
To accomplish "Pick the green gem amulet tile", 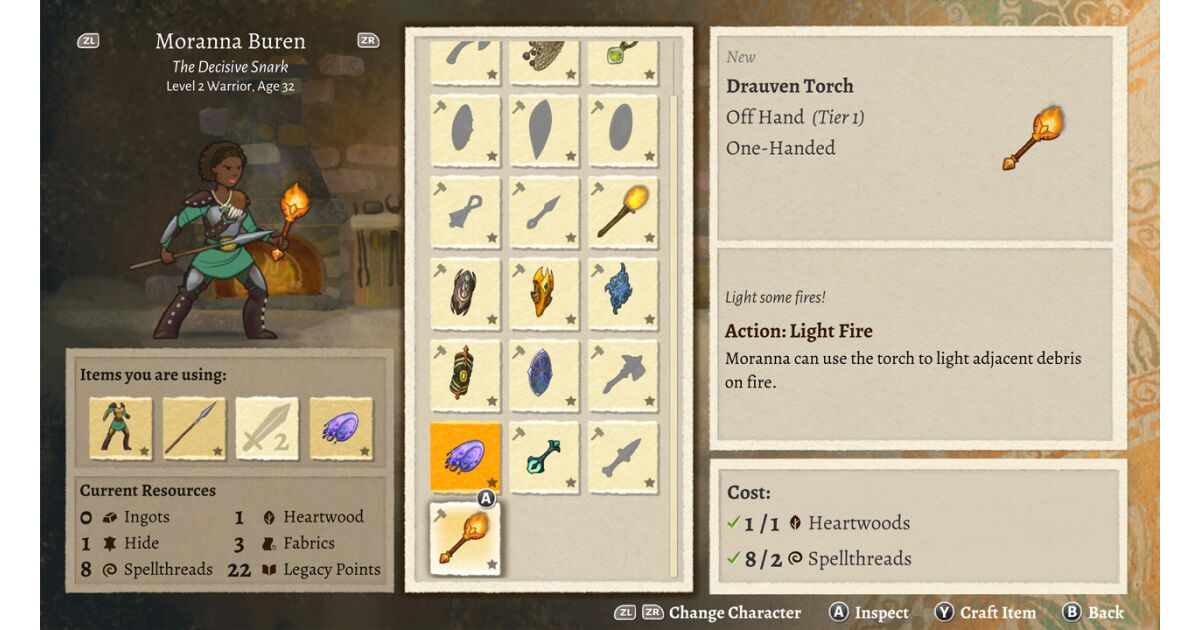I will point(623,60).
